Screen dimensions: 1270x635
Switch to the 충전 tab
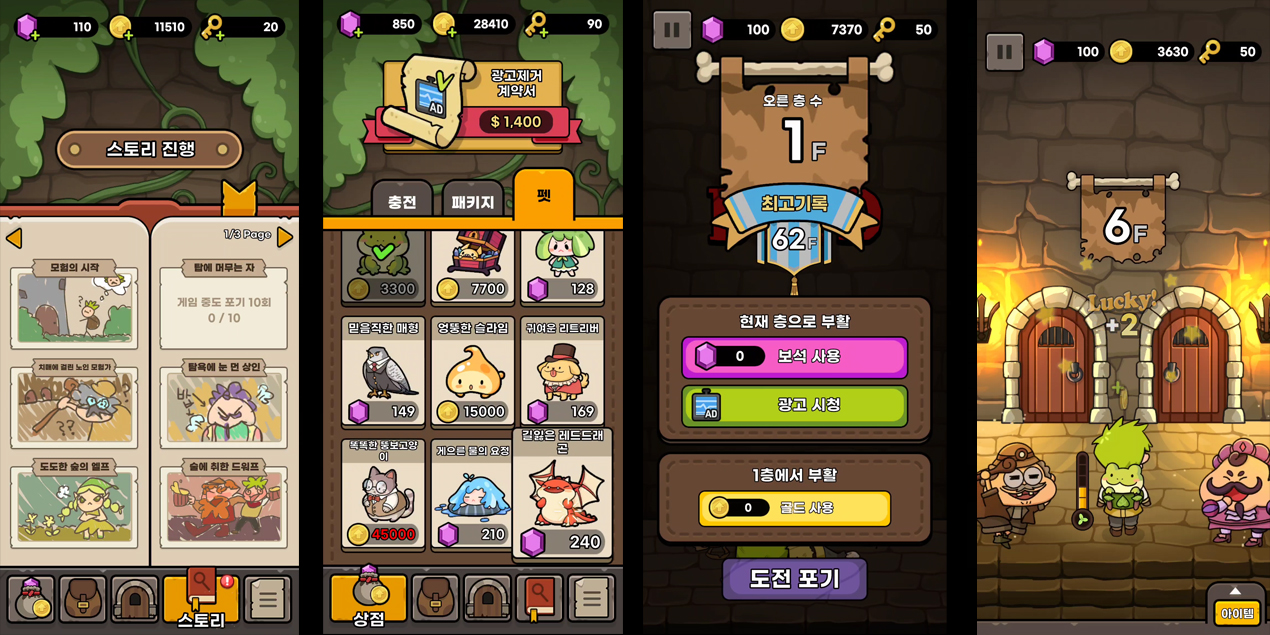[402, 201]
